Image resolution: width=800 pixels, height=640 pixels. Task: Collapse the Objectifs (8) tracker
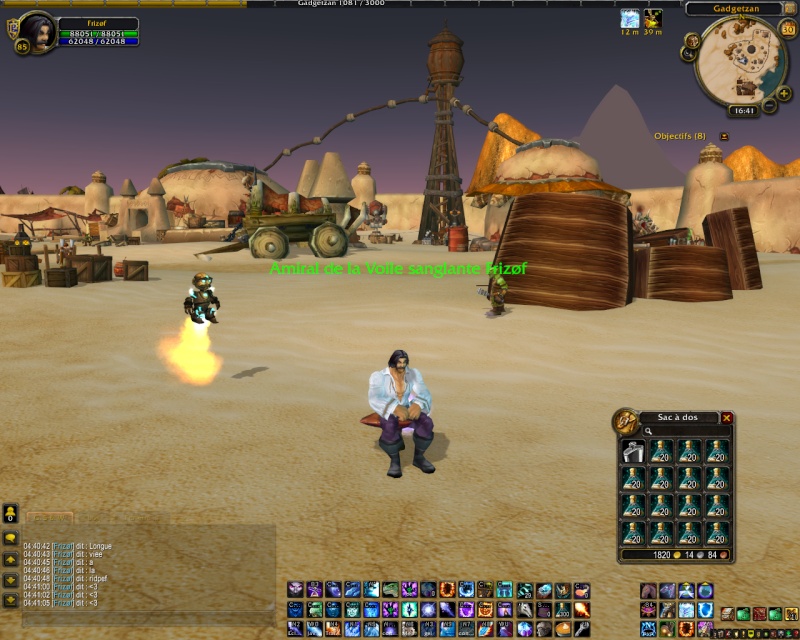point(724,136)
